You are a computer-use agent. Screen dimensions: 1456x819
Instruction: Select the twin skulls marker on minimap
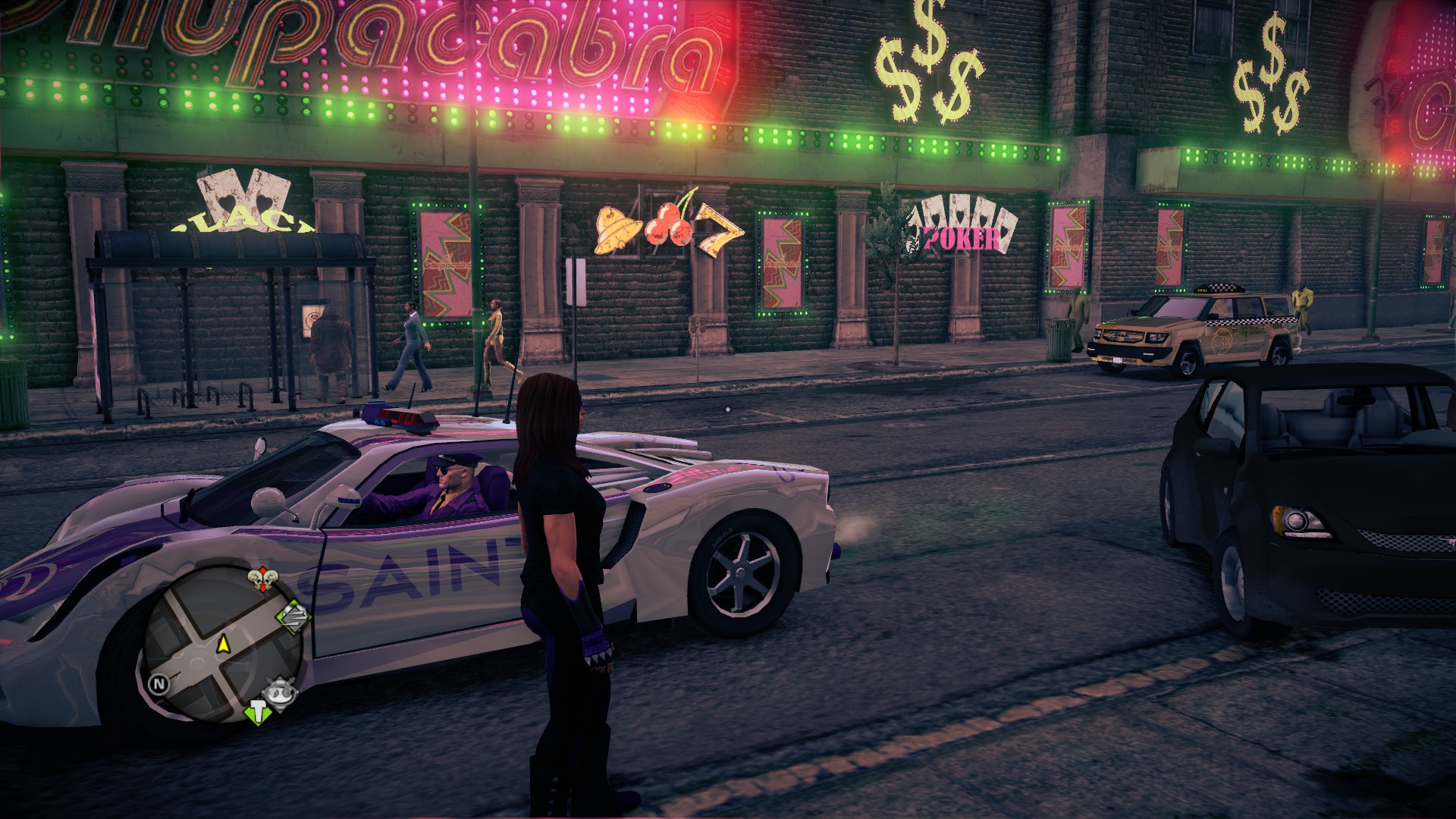pos(262,582)
